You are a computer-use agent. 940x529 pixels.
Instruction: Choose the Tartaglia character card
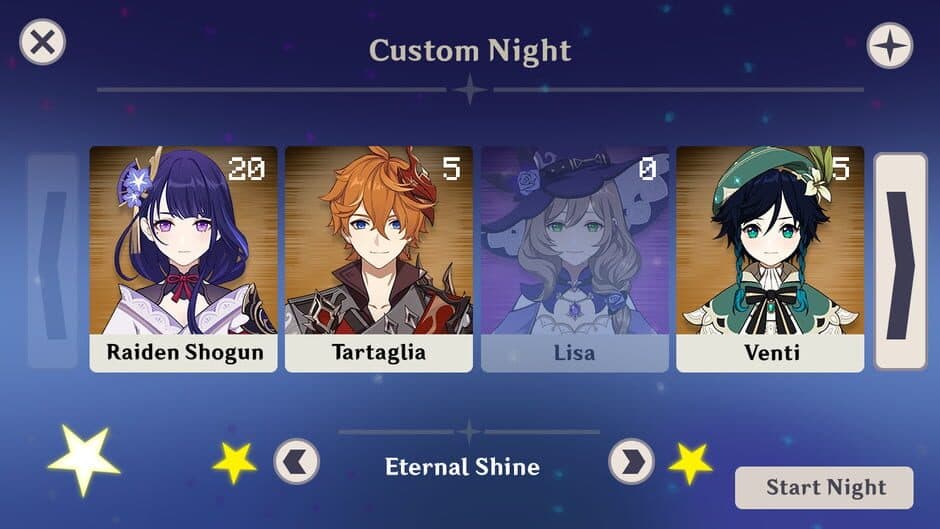[x=378, y=258]
